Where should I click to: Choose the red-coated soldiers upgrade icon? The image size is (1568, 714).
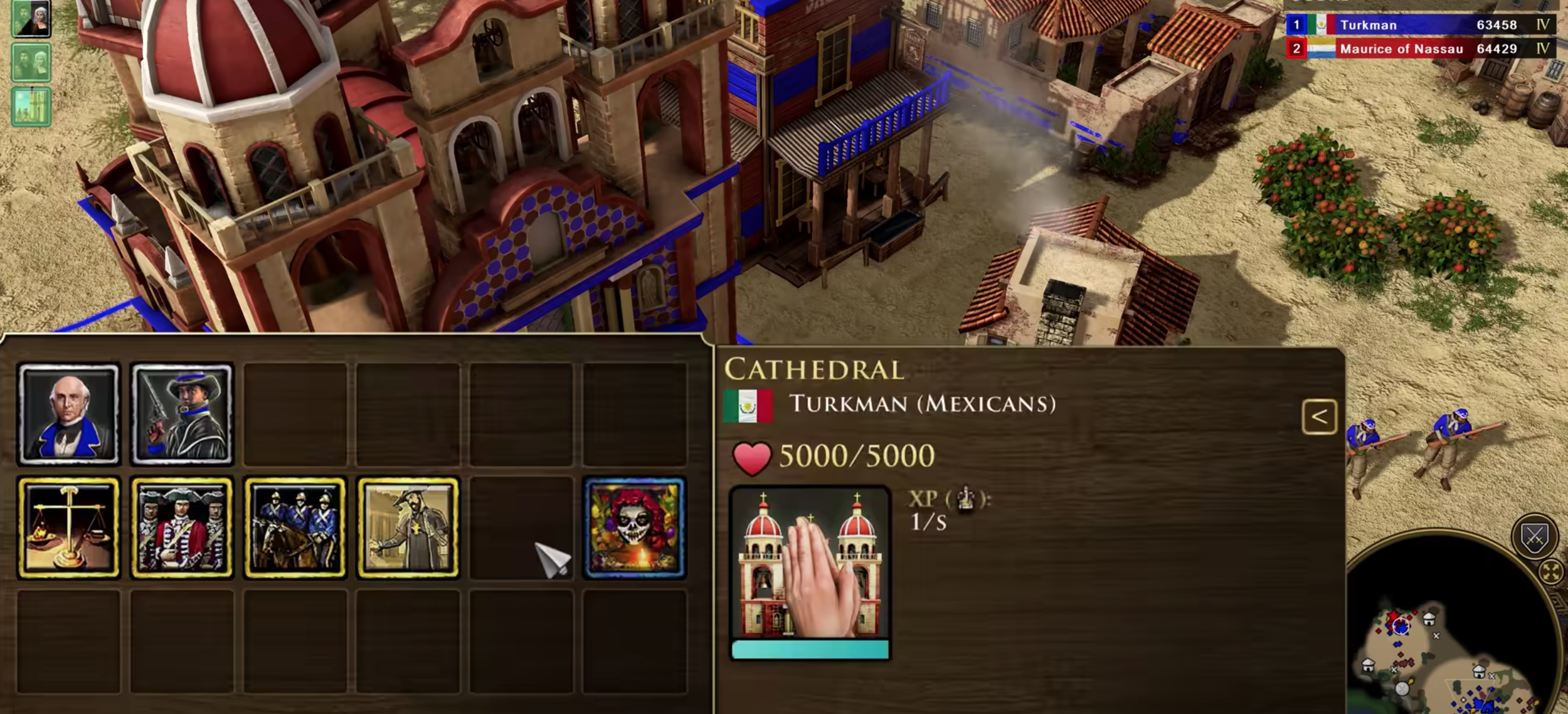pos(182,528)
